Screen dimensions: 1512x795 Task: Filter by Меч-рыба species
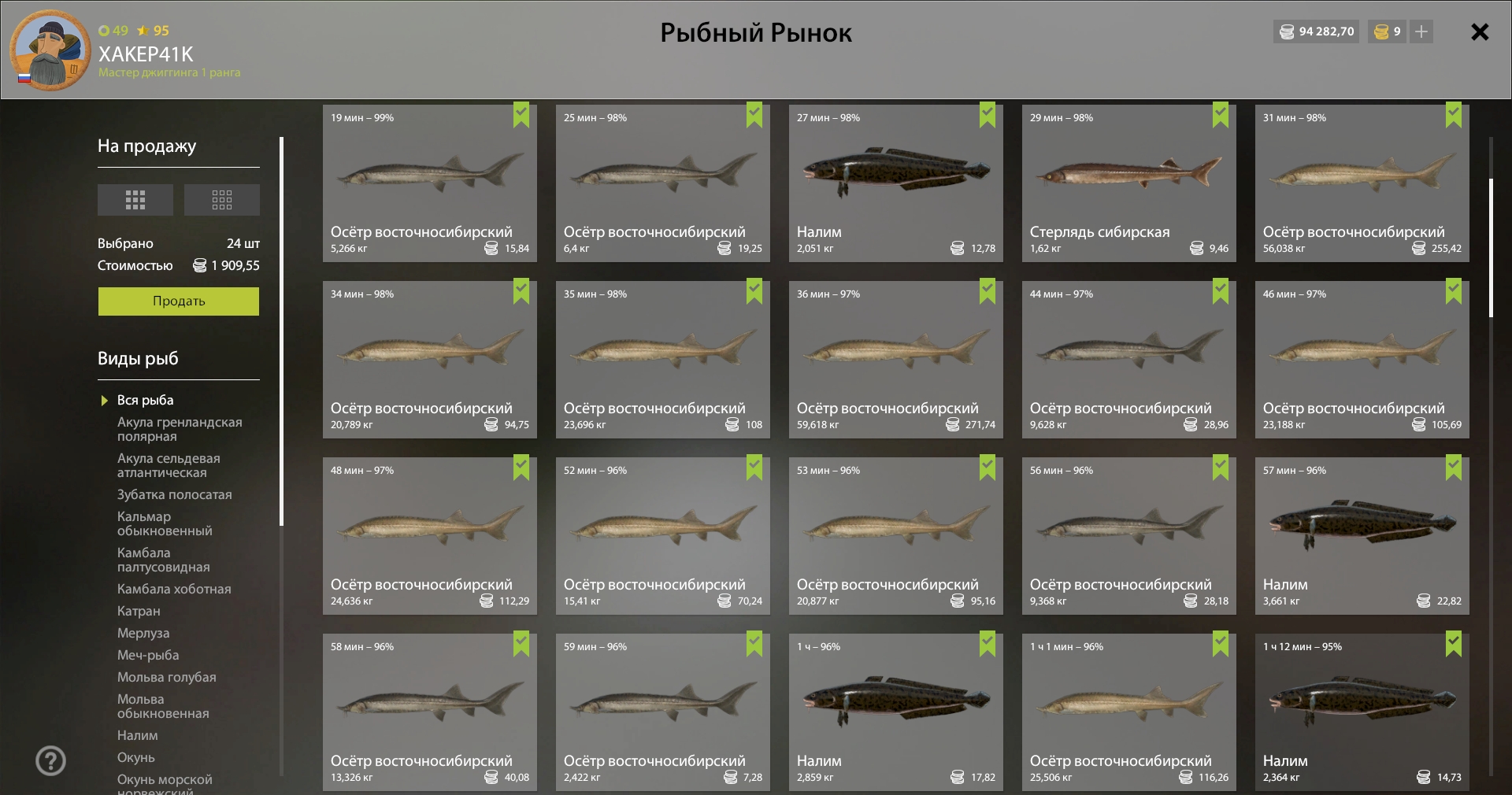(148, 656)
